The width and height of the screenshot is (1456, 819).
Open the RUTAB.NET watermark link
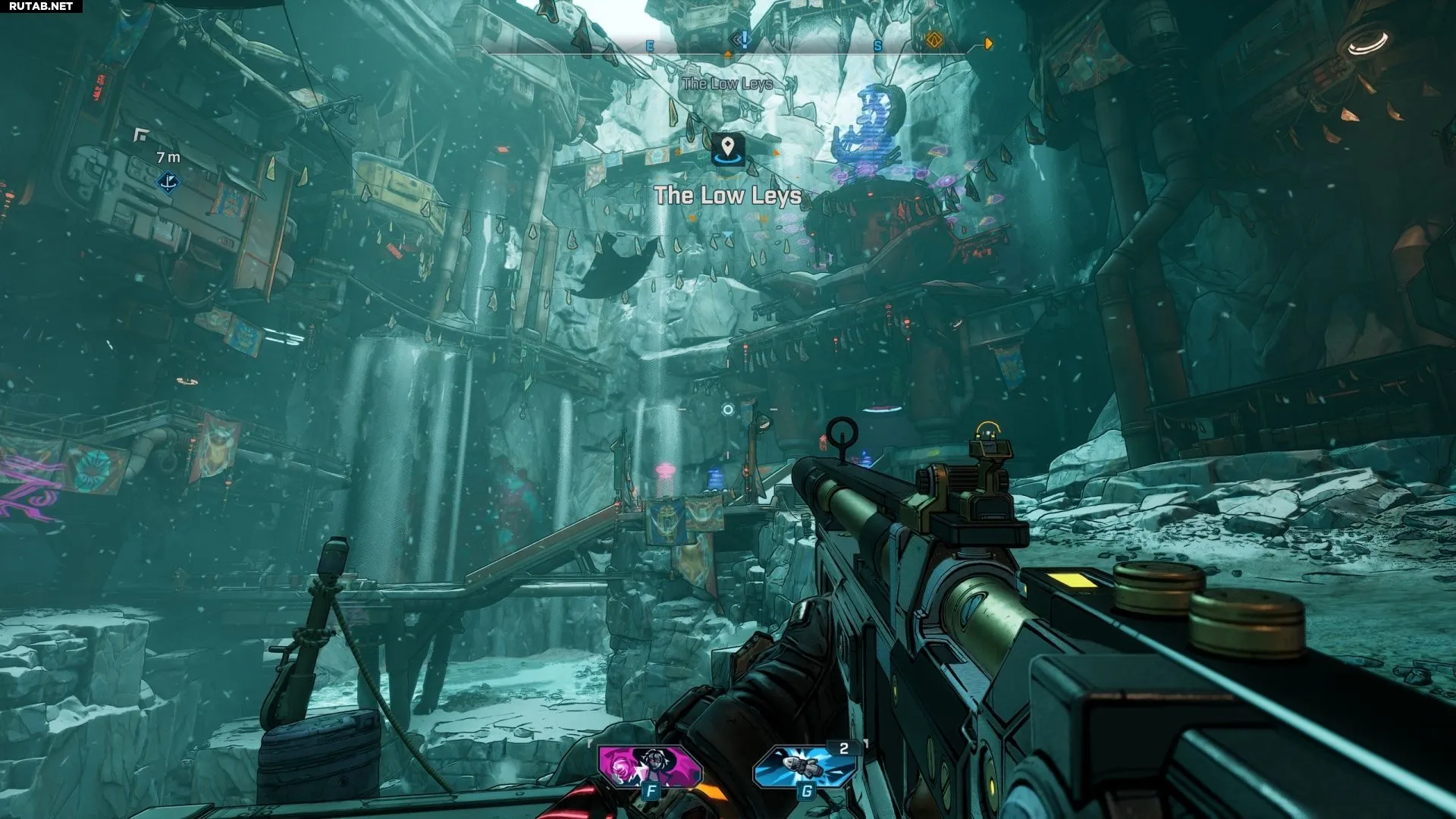point(41,6)
